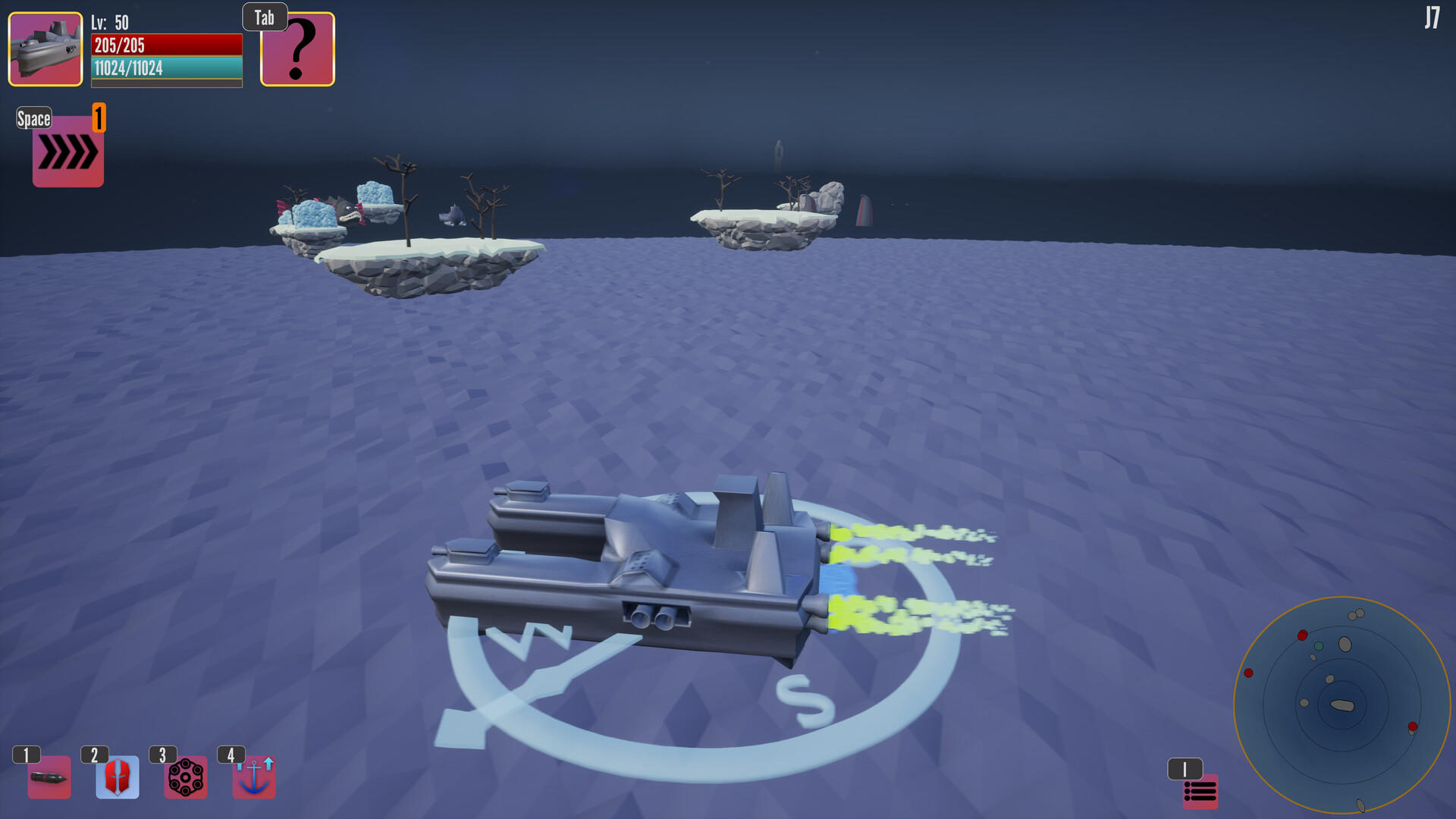Click the Space keybind label
Screen dimensions: 1456x819
point(33,119)
